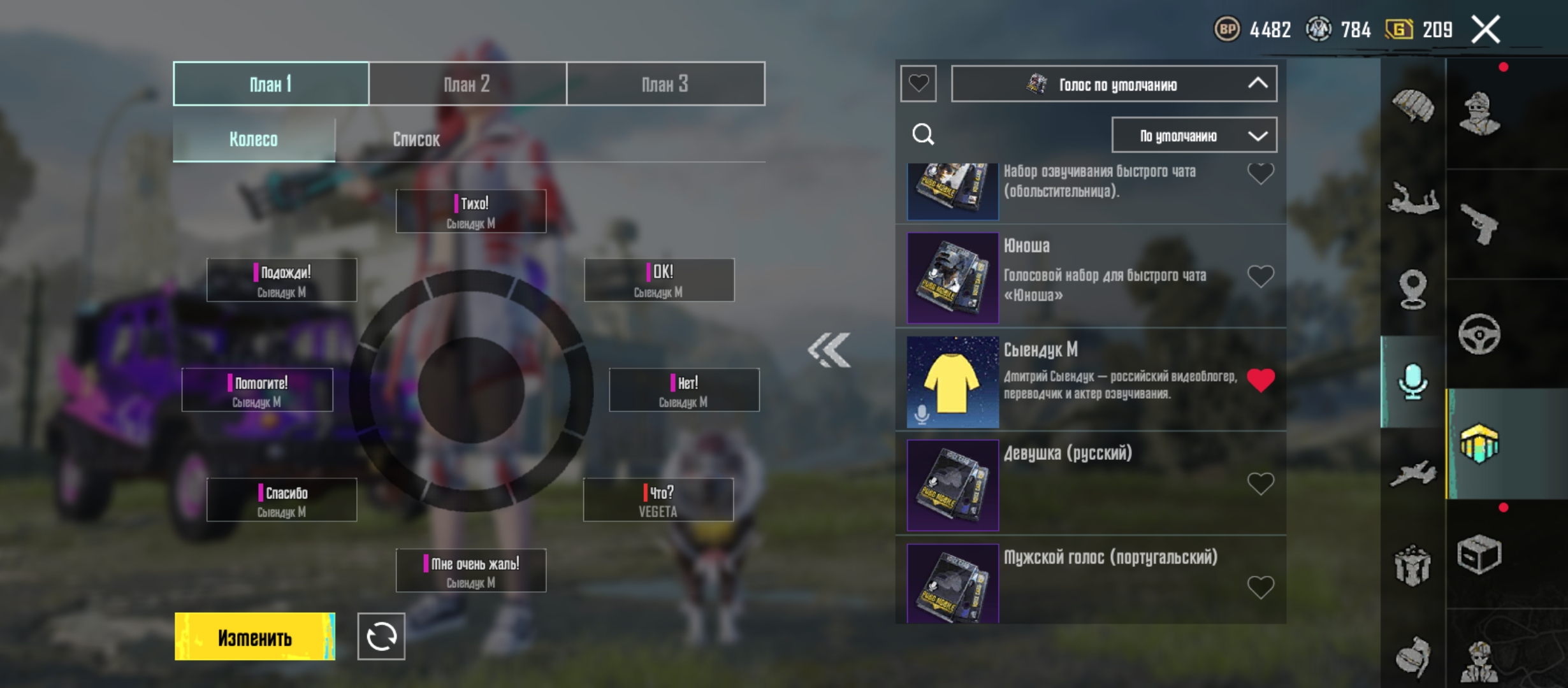Collapse the panel with the double arrow
Screen dimensions: 1568x688
point(829,350)
